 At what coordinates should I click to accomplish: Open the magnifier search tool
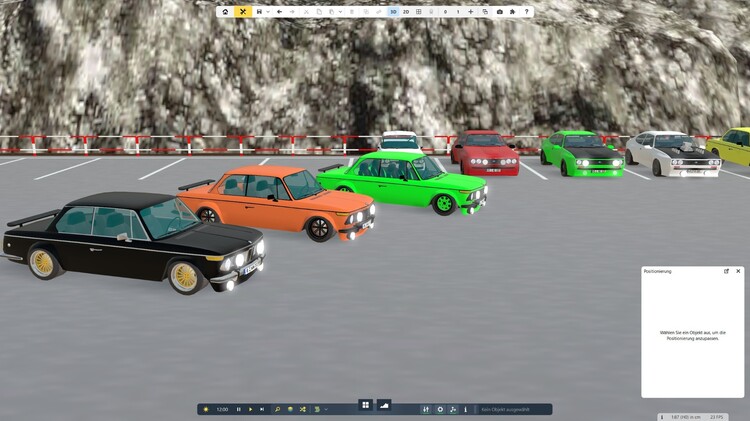278,409
